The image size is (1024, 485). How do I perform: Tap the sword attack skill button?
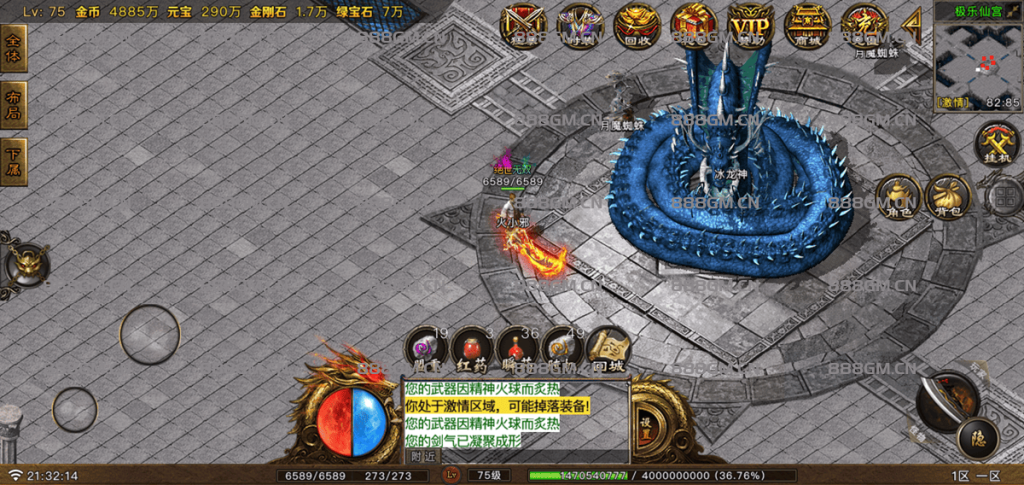pyautogui.click(x=945, y=398)
